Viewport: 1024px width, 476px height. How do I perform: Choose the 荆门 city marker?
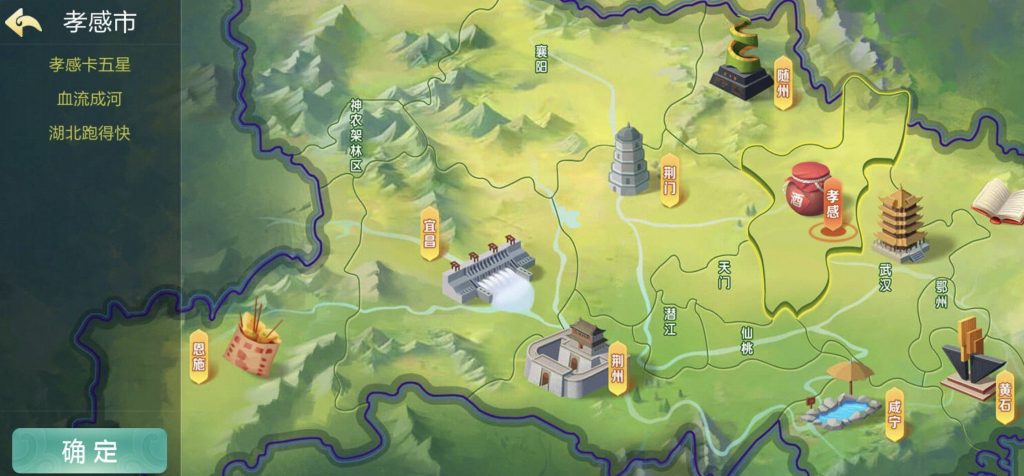[669, 181]
